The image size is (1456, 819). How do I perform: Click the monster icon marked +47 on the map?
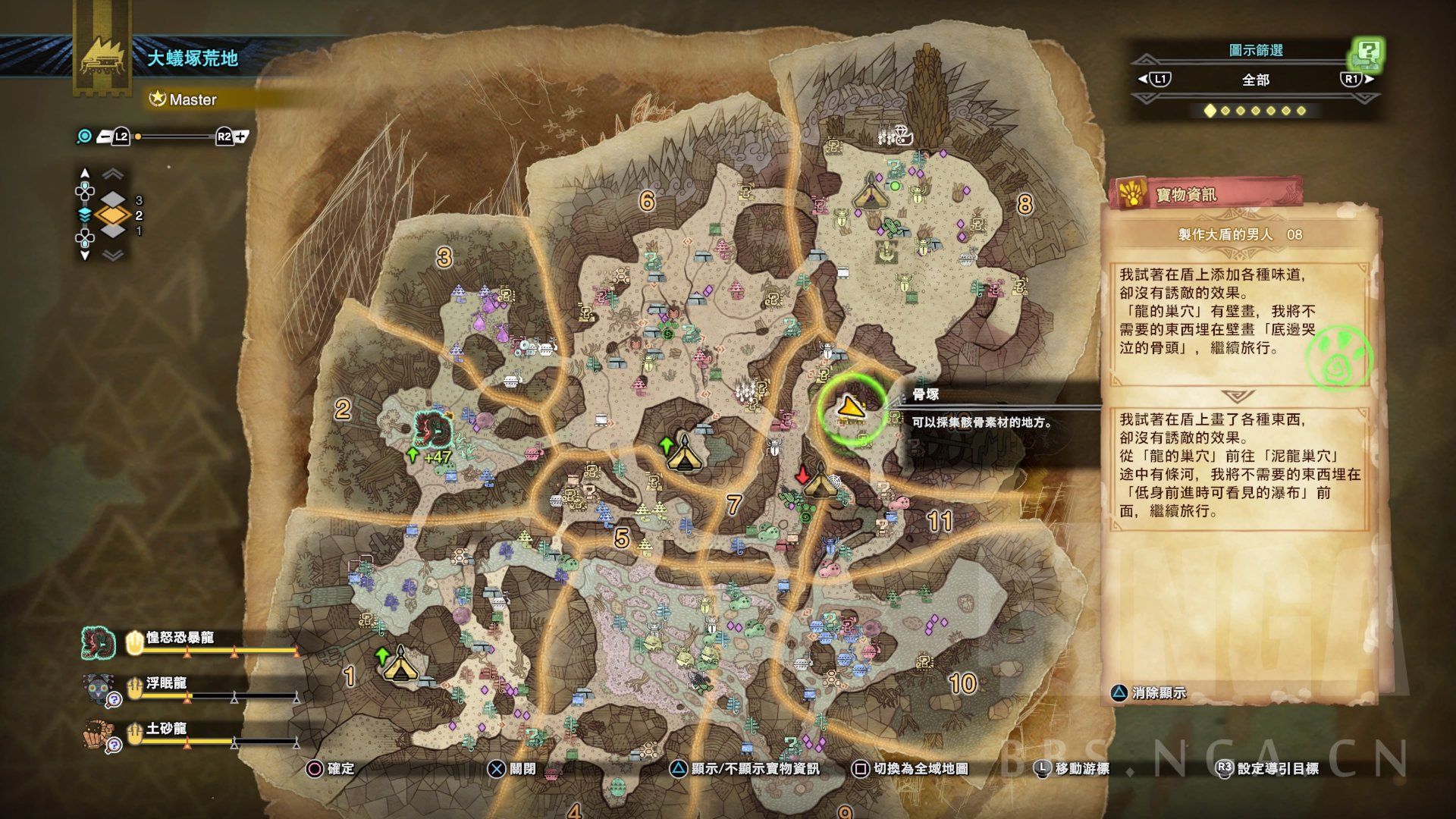coord(432,431)
